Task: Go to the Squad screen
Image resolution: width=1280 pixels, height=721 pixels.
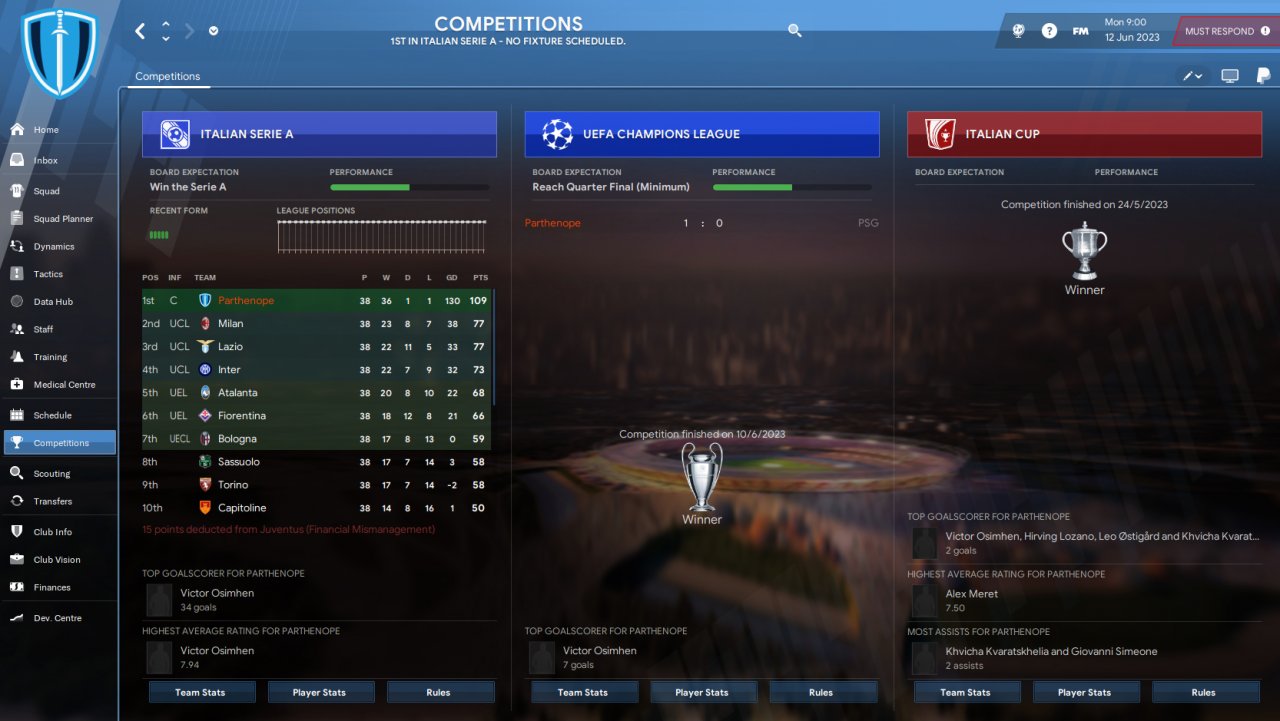Action: pos(46,191)
